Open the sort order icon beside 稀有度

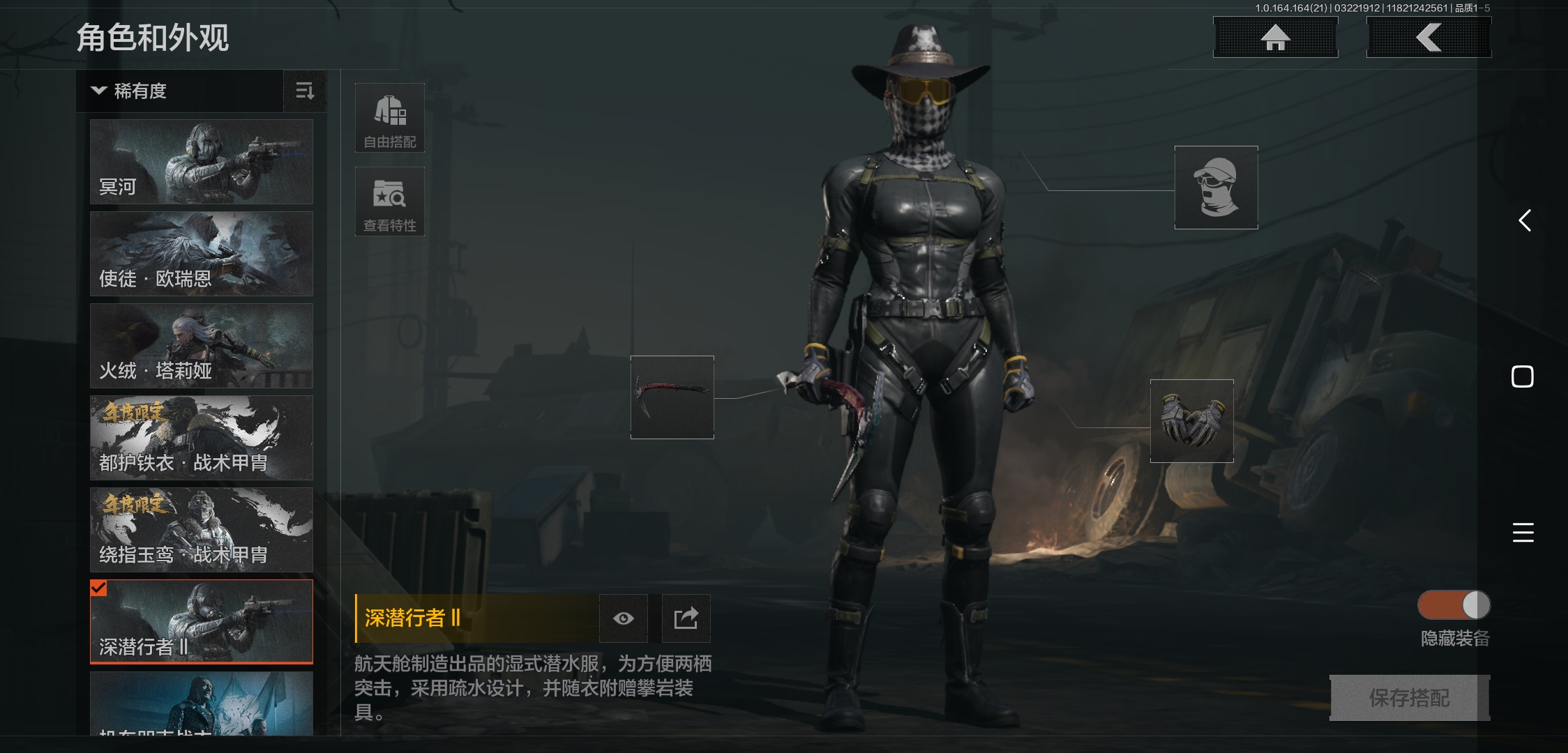[304, 91]
